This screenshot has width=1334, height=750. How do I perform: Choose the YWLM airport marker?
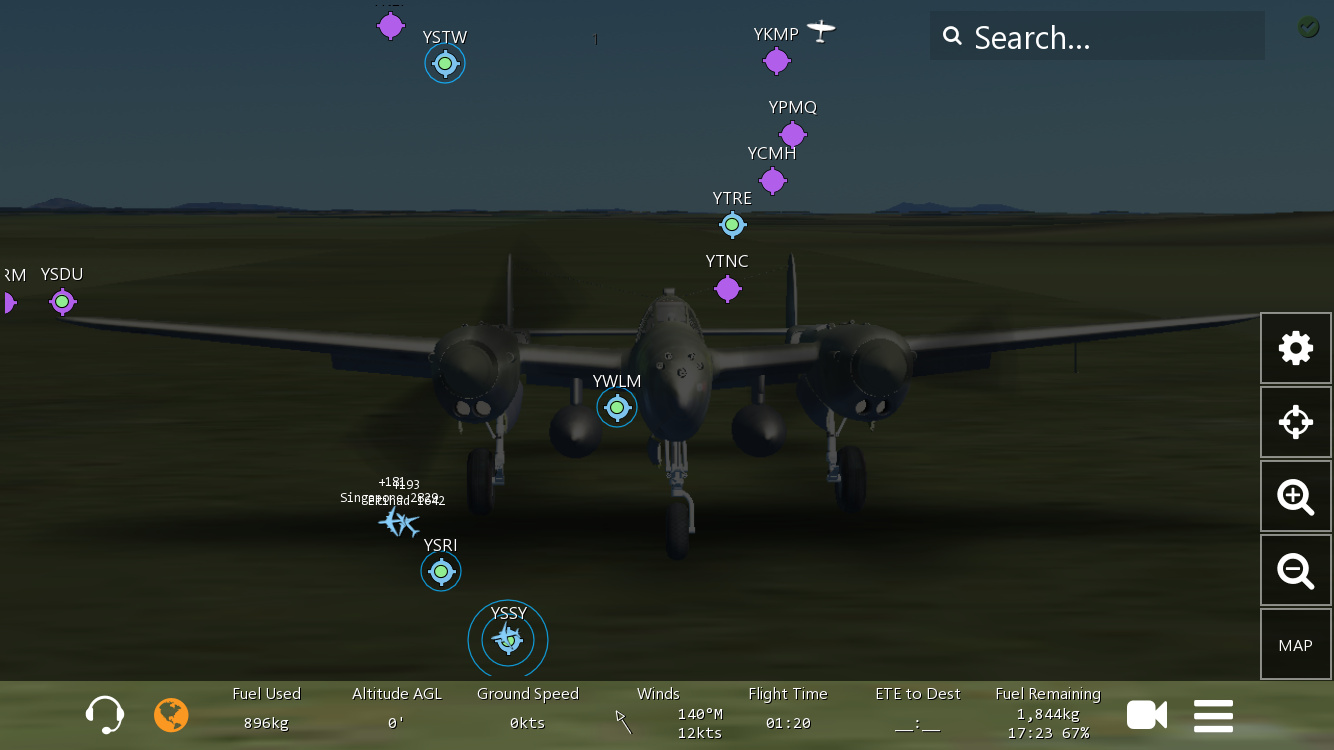[x=617, y=407]
